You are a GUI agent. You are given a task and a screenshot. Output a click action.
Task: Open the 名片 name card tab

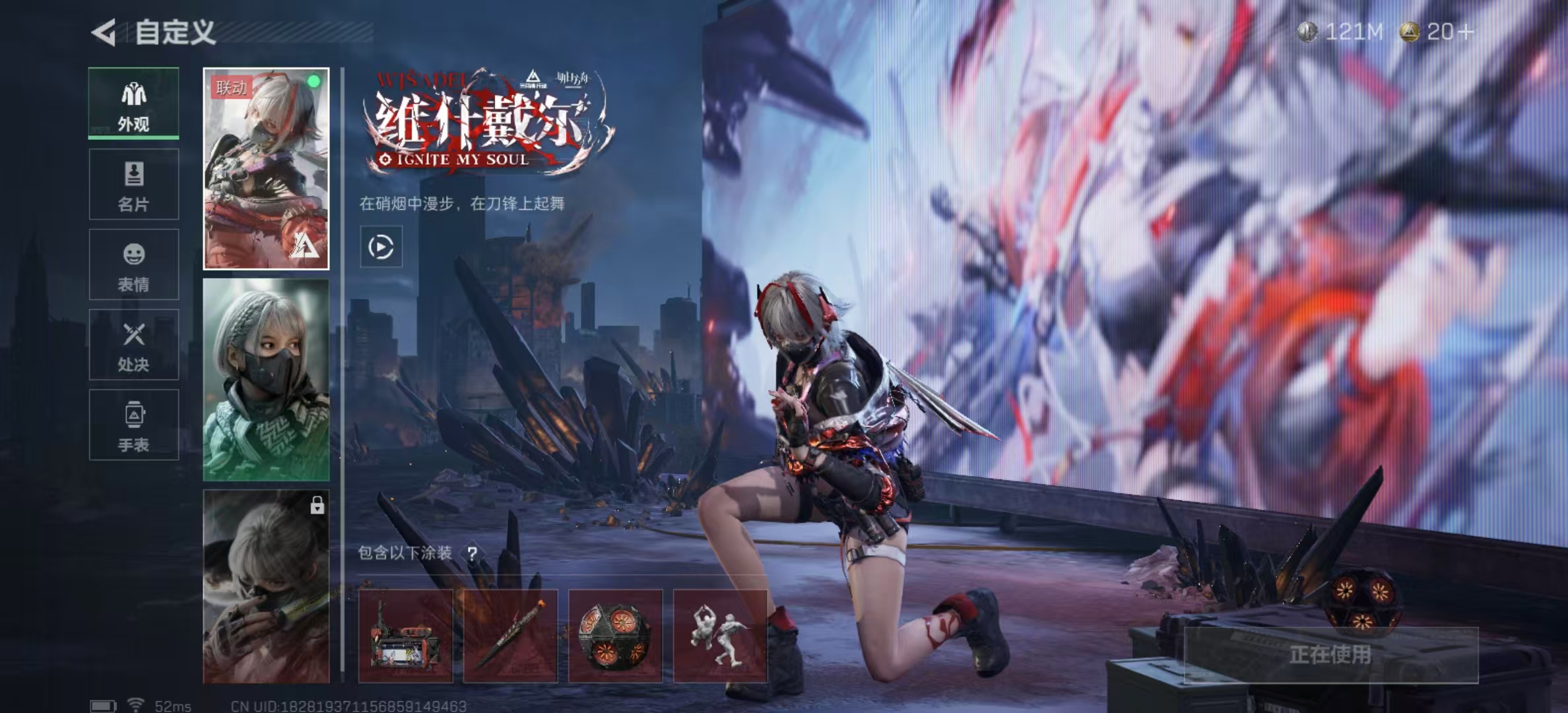click(134, 184)
